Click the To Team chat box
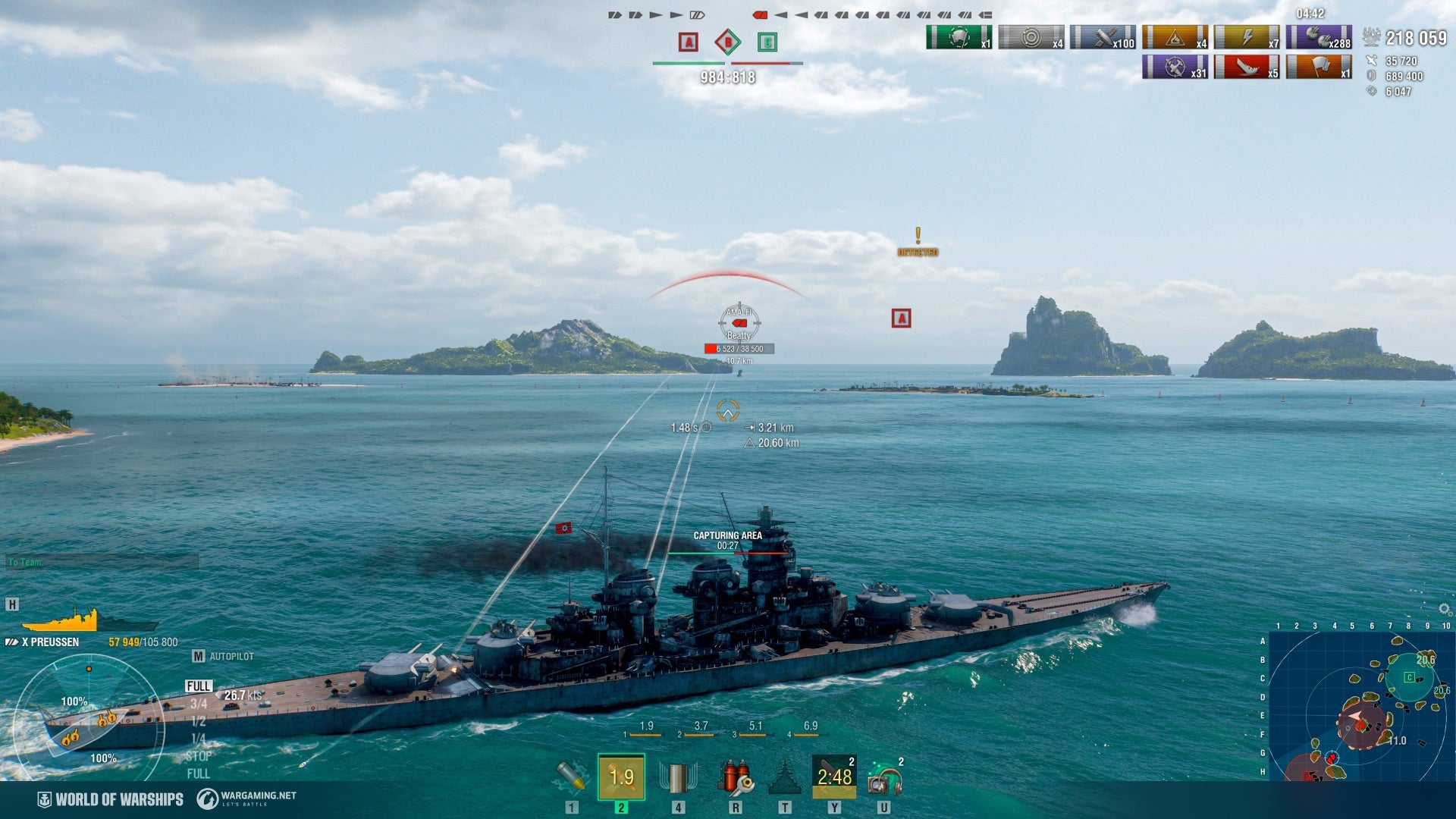Image resolution: width=1456 pixels, height=819 pixels. coord(102,562)
